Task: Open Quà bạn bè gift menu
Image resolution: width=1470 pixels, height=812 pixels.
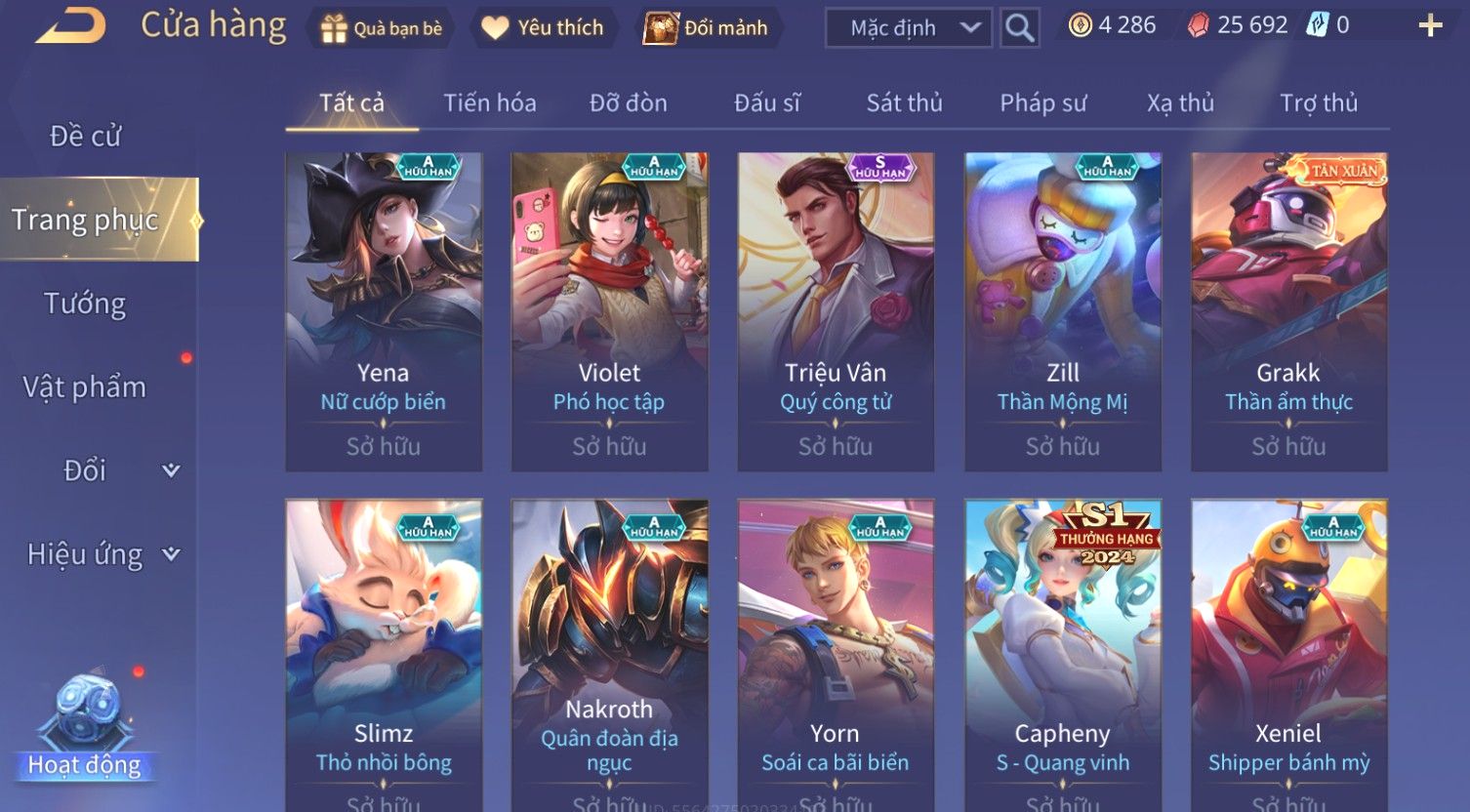Action: pyautogui.click(x=382, y=28)
